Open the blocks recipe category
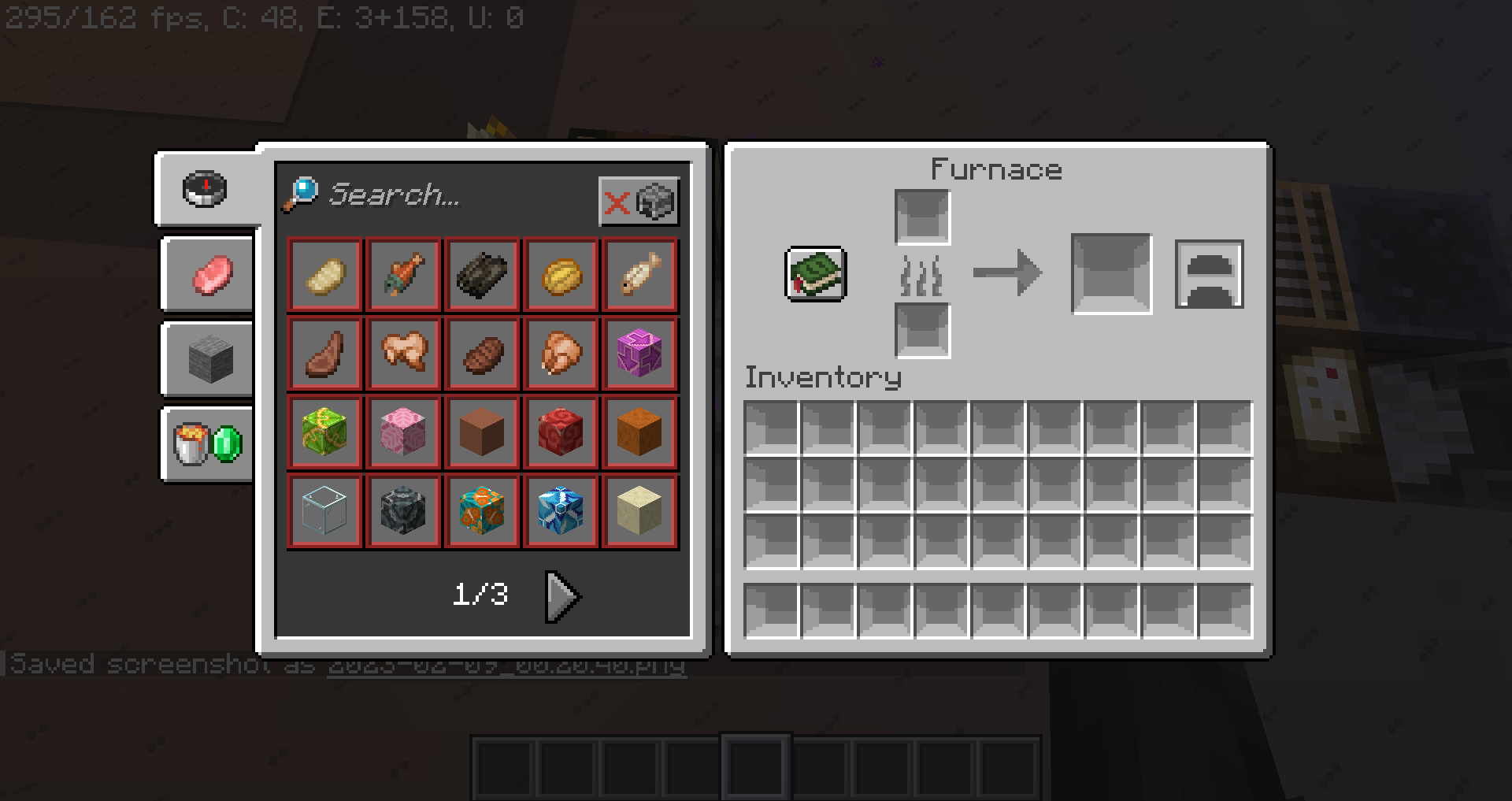Screen dimensions: 1512x801 (206, 360)
